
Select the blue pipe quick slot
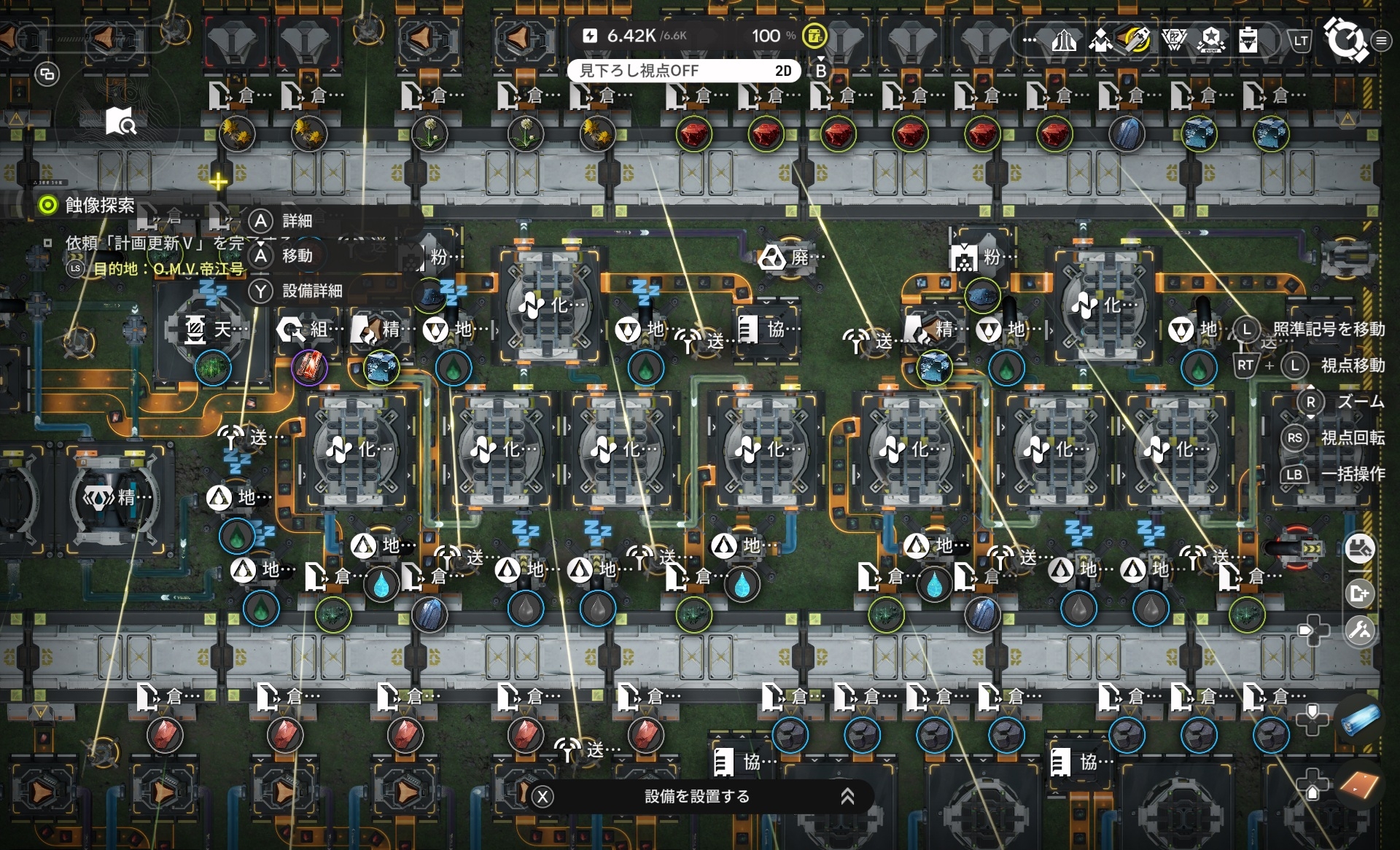pyautogui.click(x=1360, y=719)
